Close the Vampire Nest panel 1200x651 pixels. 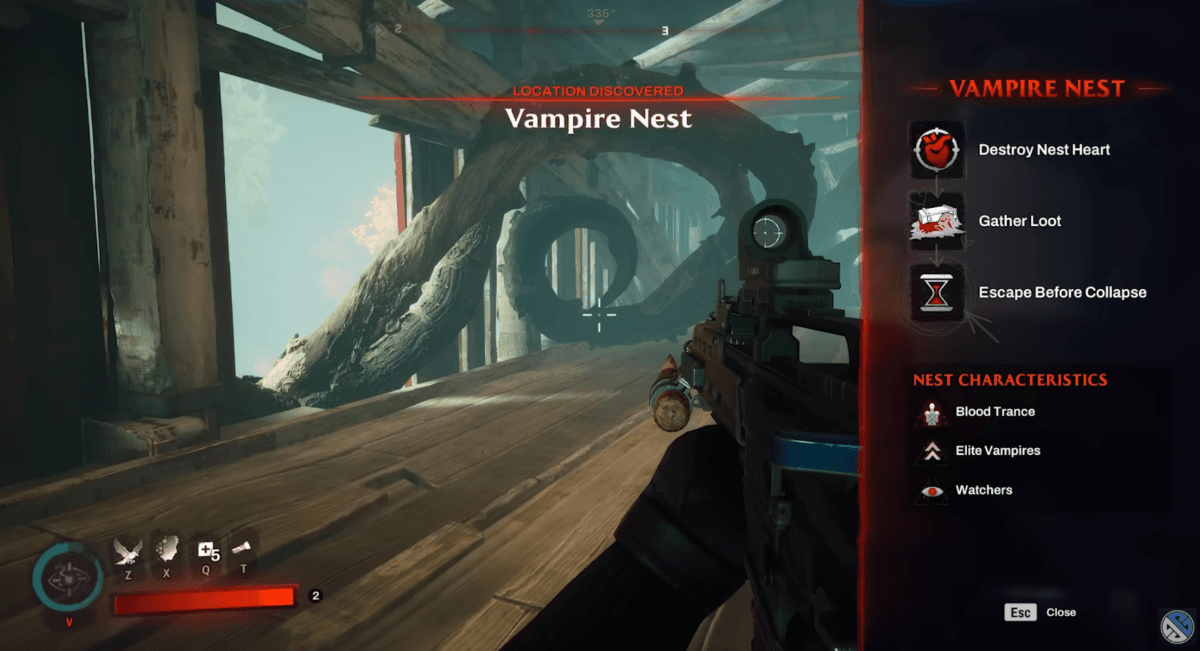1022,612
